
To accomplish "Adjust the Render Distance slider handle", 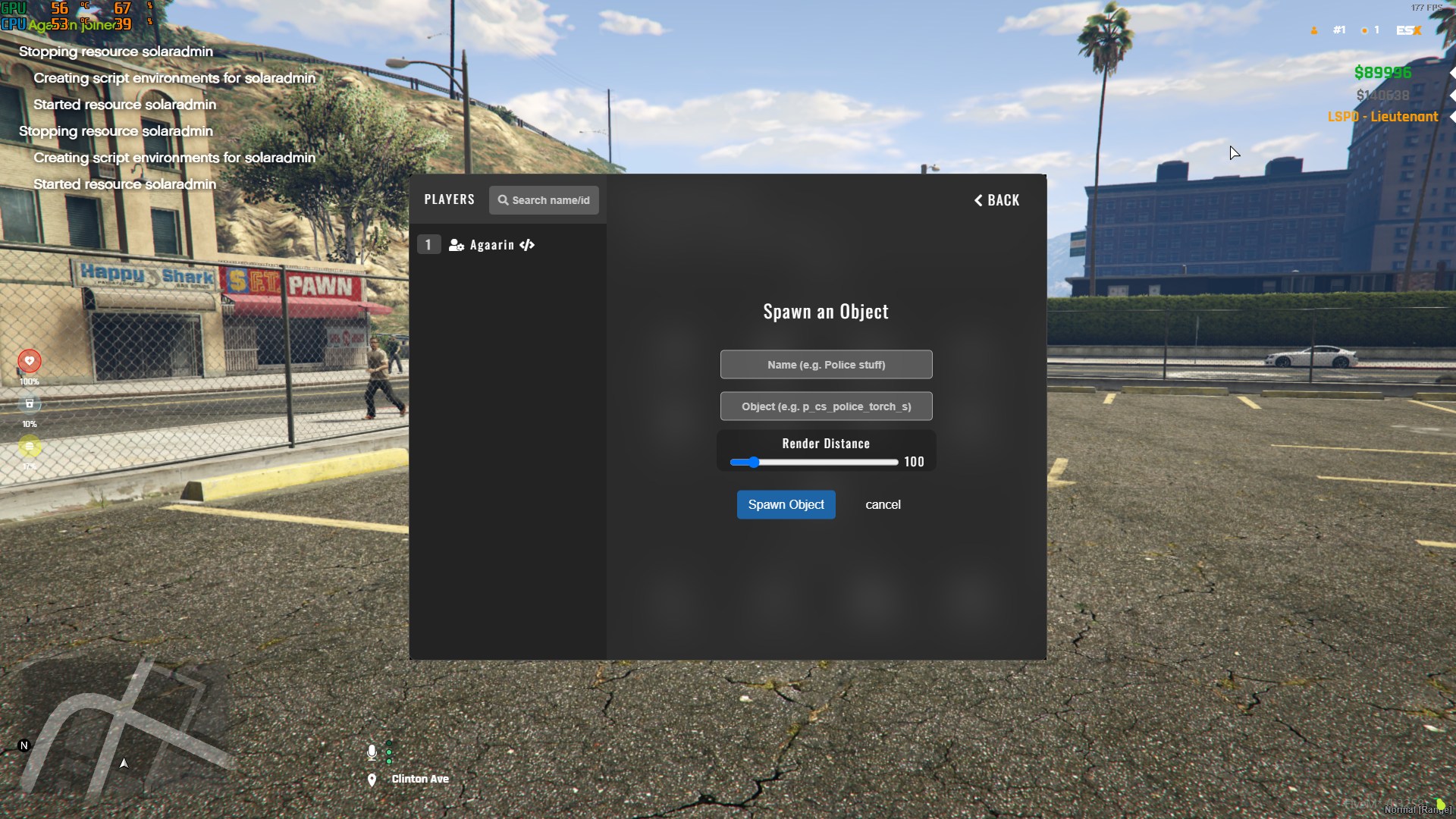I will (x=753, y=462).
